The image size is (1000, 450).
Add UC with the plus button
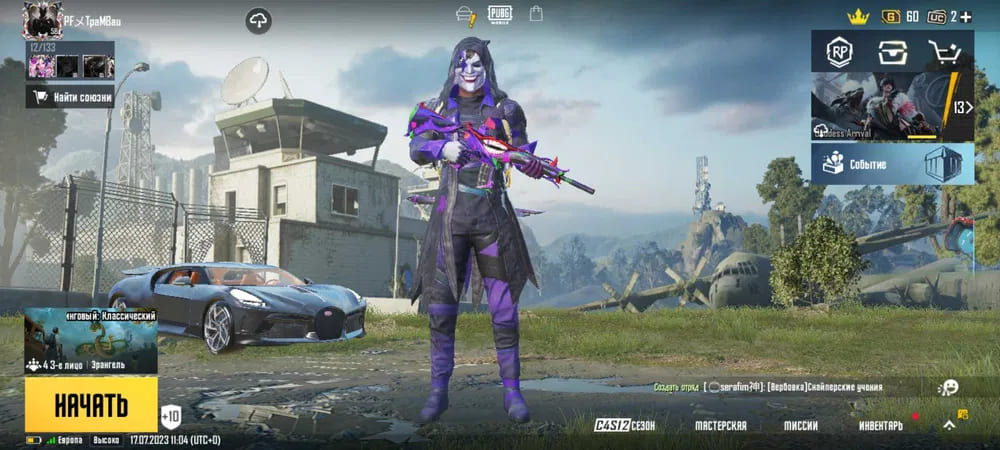point(966,16)
